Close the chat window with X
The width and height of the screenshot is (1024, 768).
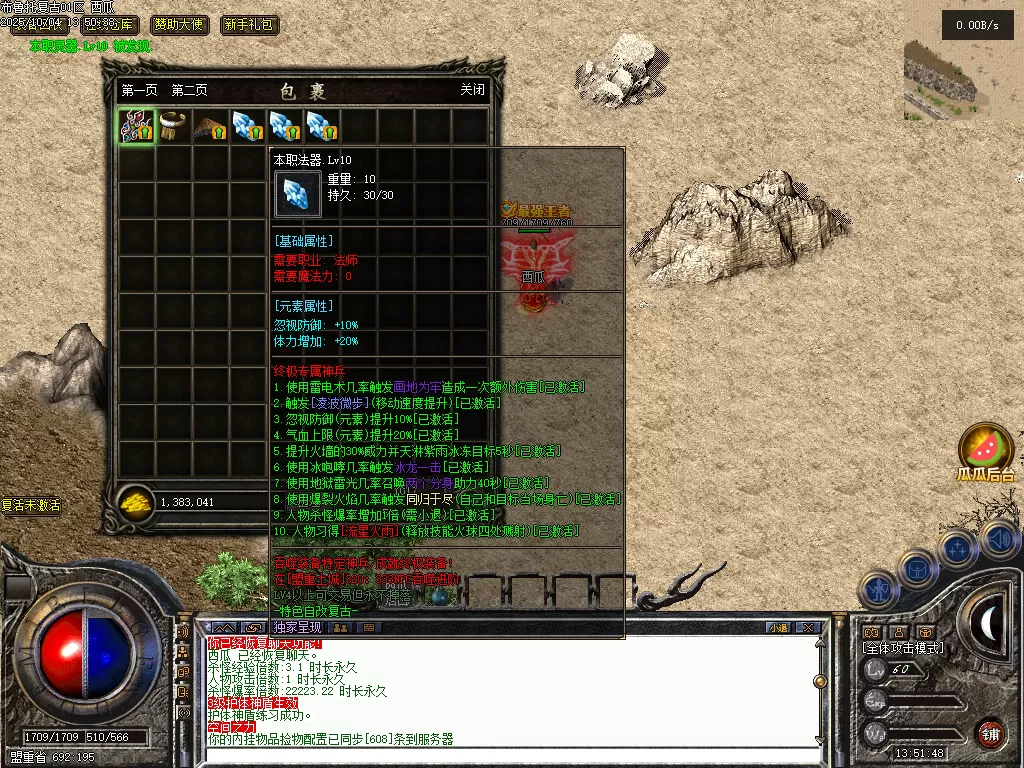[808, 628]
